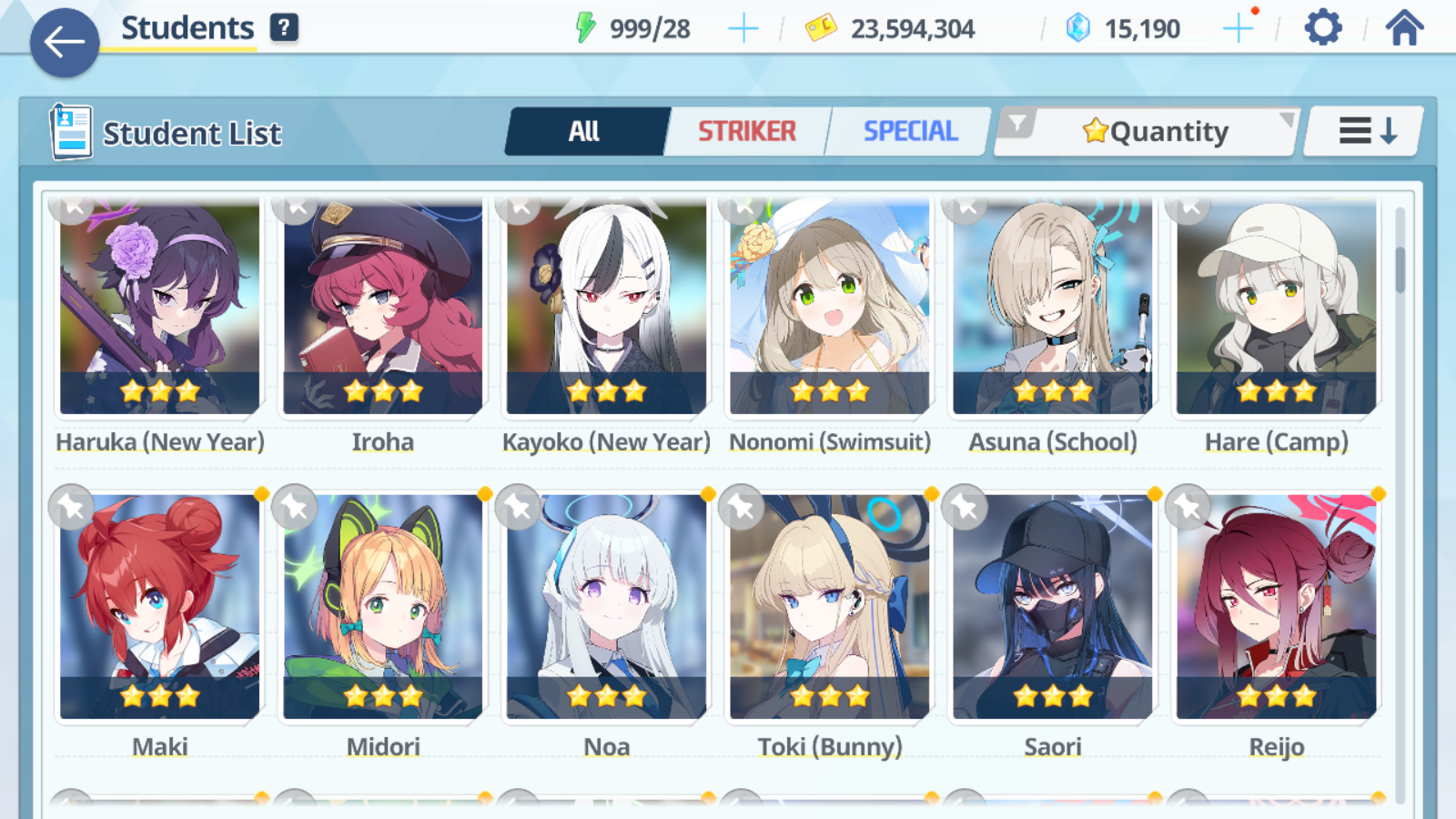Select the All filter button

(587, 130)
